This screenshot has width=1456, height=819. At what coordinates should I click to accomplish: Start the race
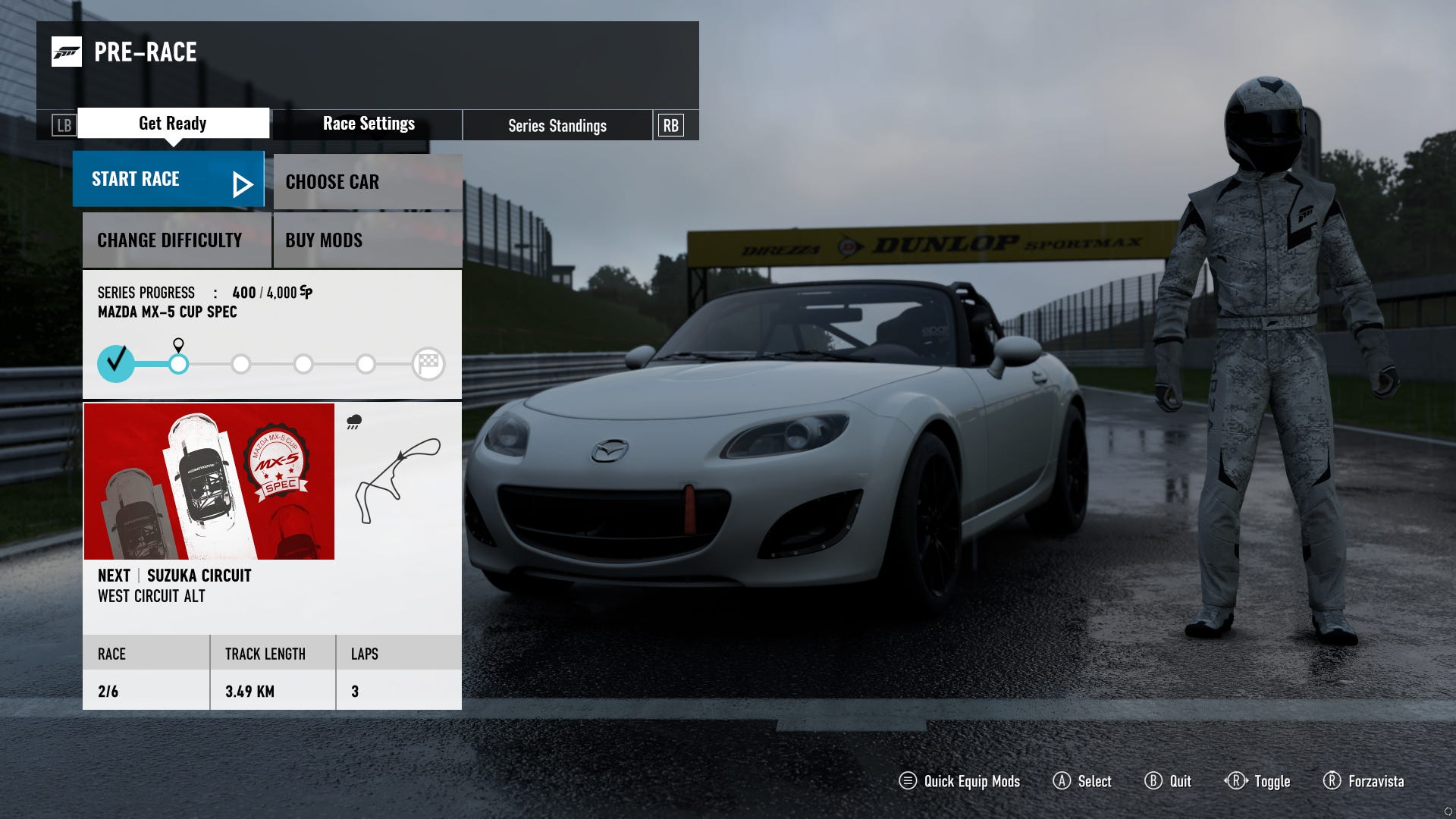[168, 180]
